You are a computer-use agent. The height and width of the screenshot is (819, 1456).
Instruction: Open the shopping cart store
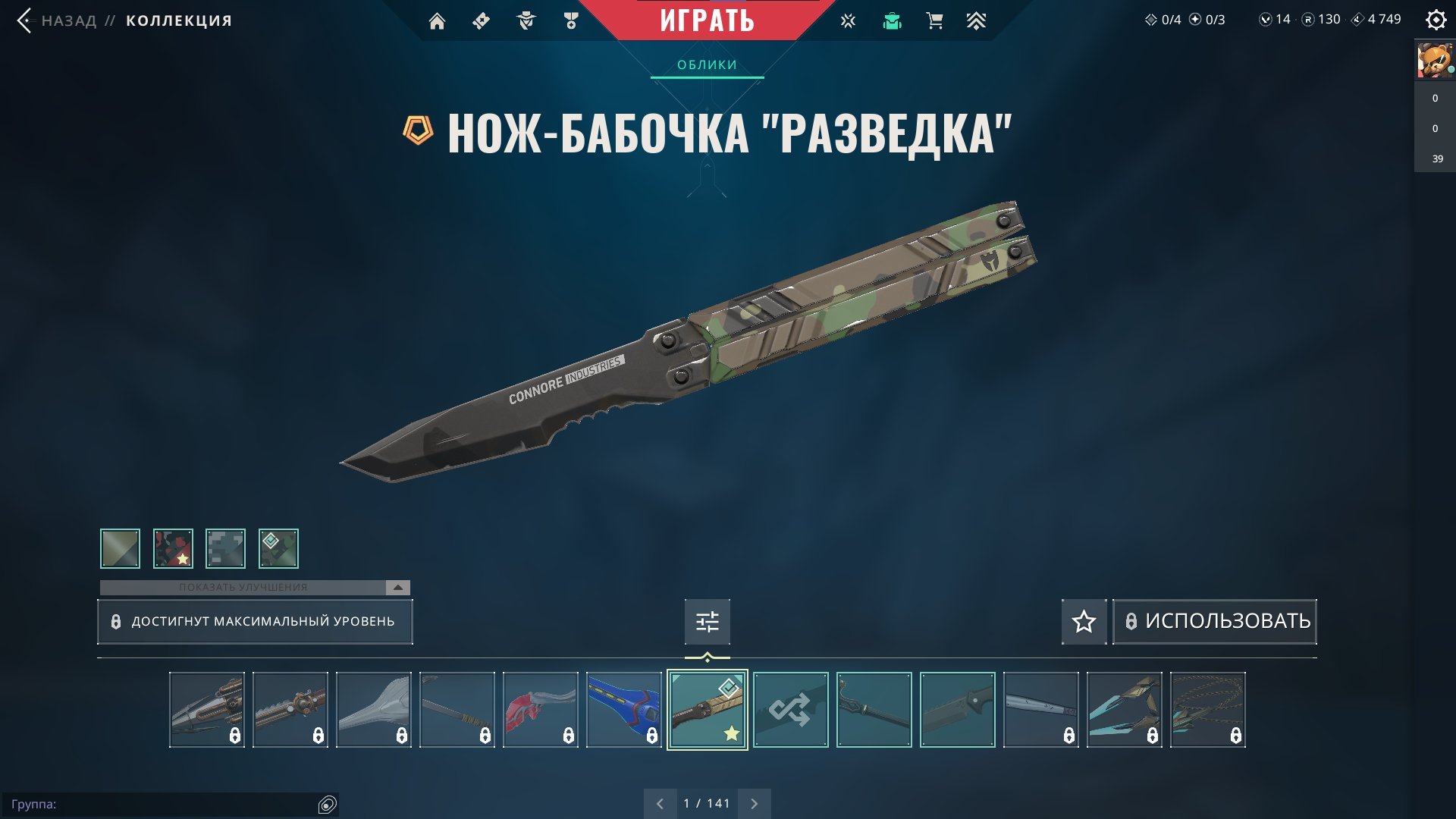pos(934,21)
